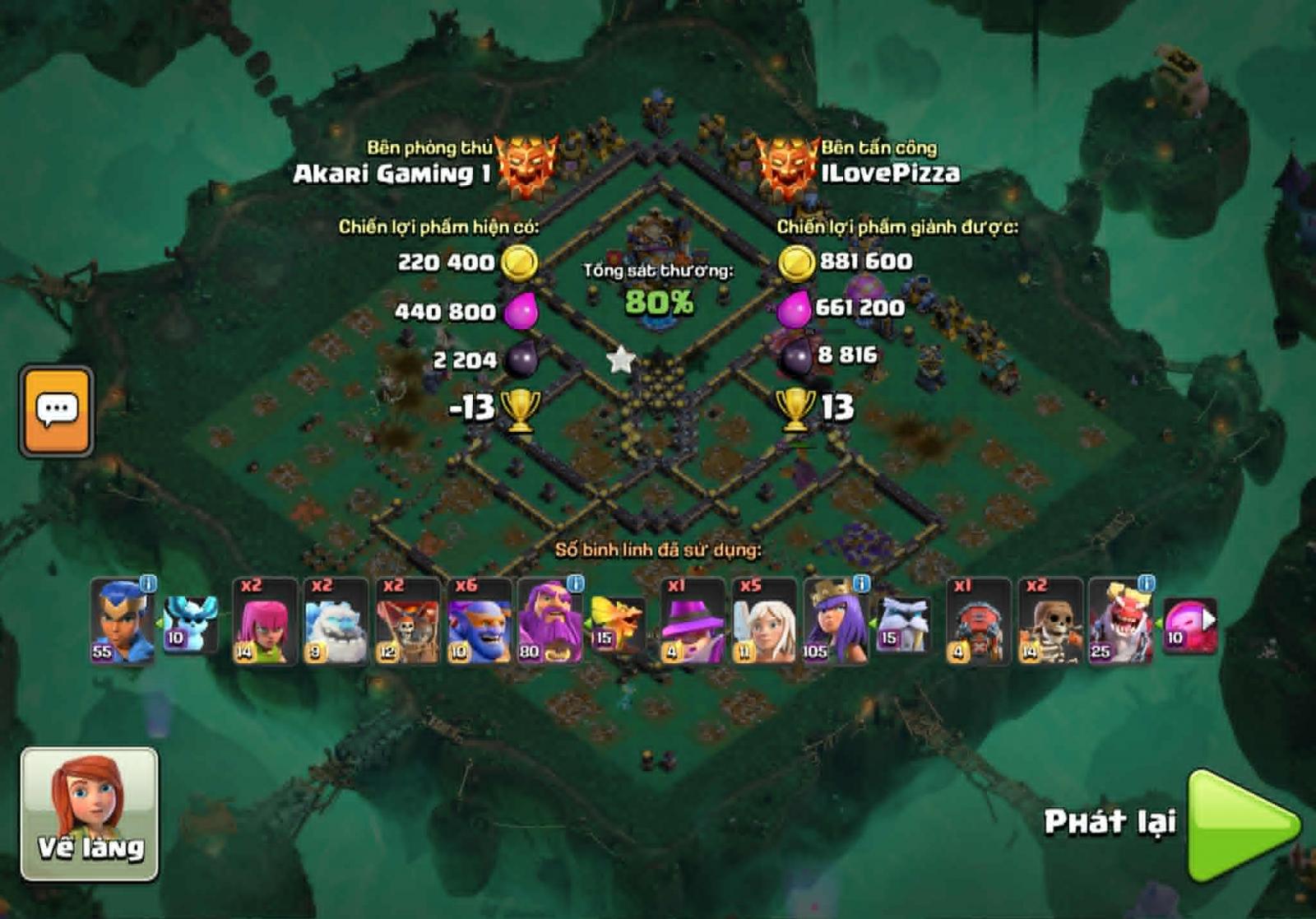The image size is (1316, 919).
Task: Show info for the blue-haired hero
Action: [148, 584]
